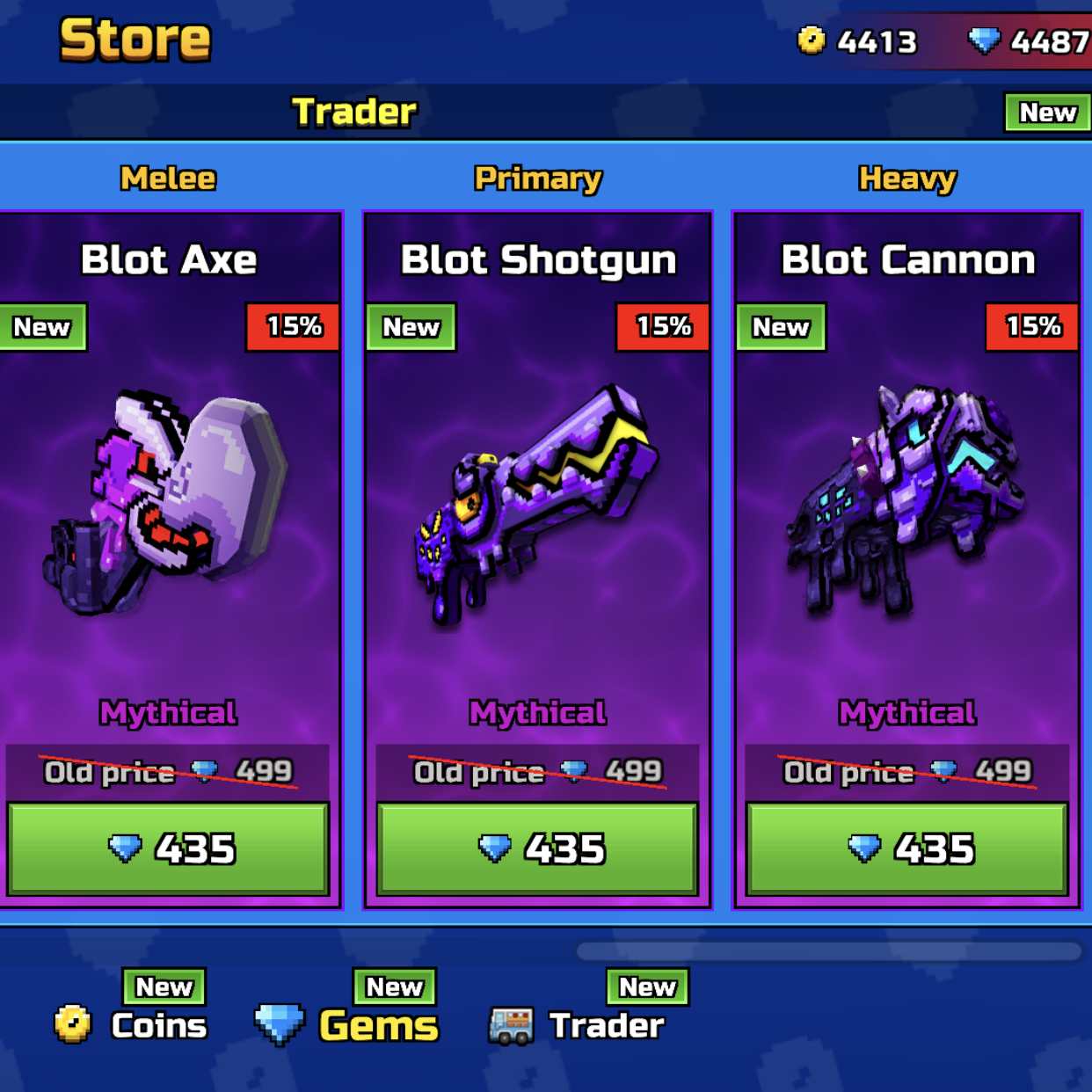
Task: Select the Blot Shotgun weapon image
Action: coord(537,506)
